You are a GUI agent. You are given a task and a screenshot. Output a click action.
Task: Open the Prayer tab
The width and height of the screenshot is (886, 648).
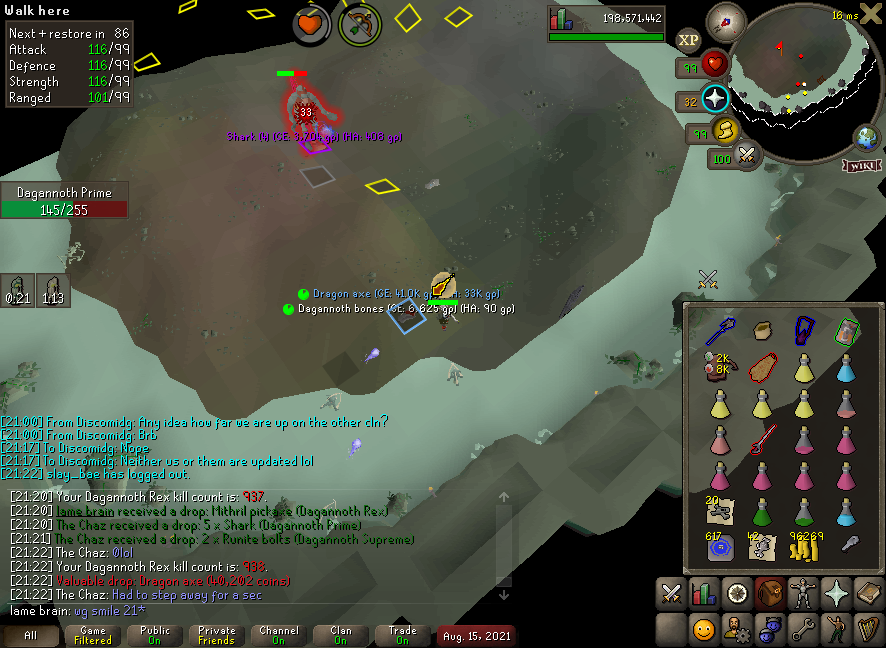coord(835,594)
